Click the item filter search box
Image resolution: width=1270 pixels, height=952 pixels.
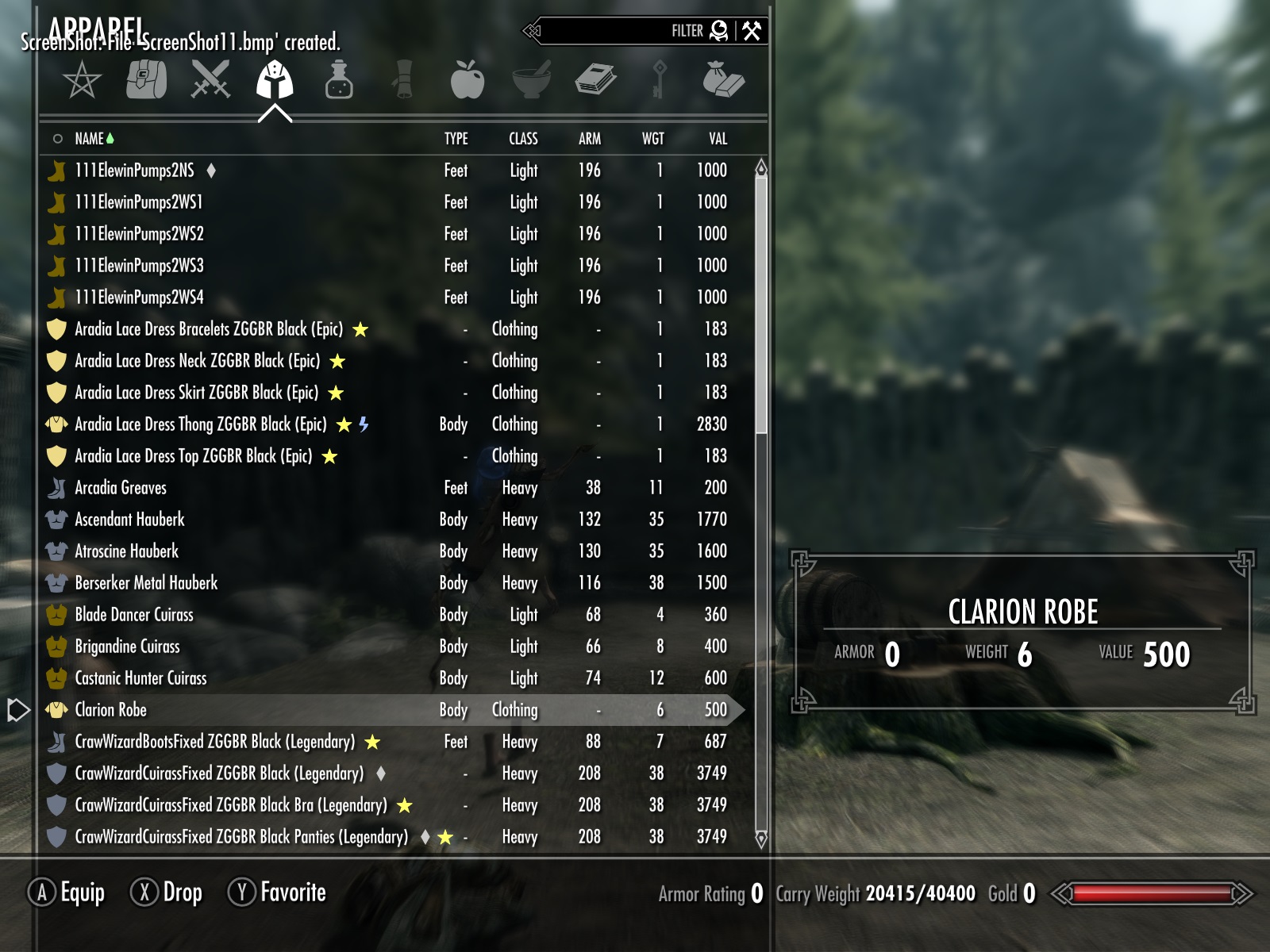(x=619, y=31)
